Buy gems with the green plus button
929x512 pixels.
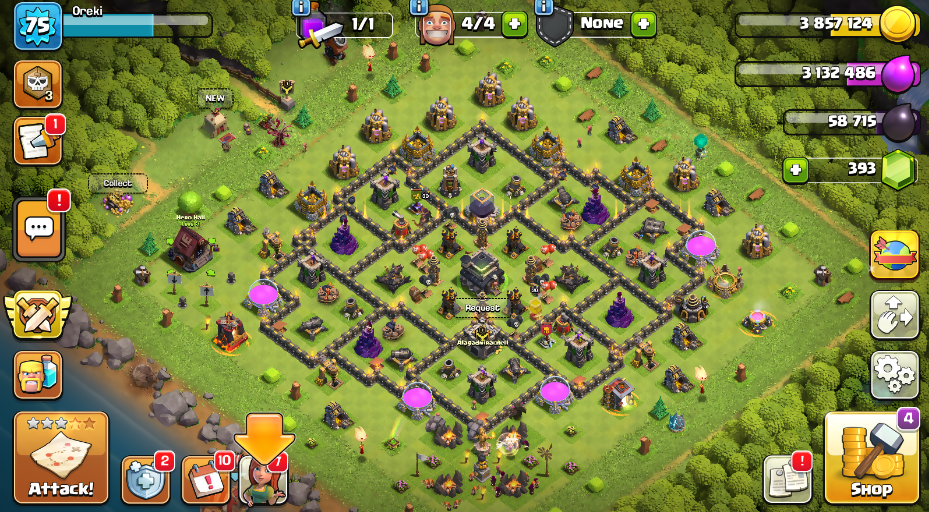(796, 169)
